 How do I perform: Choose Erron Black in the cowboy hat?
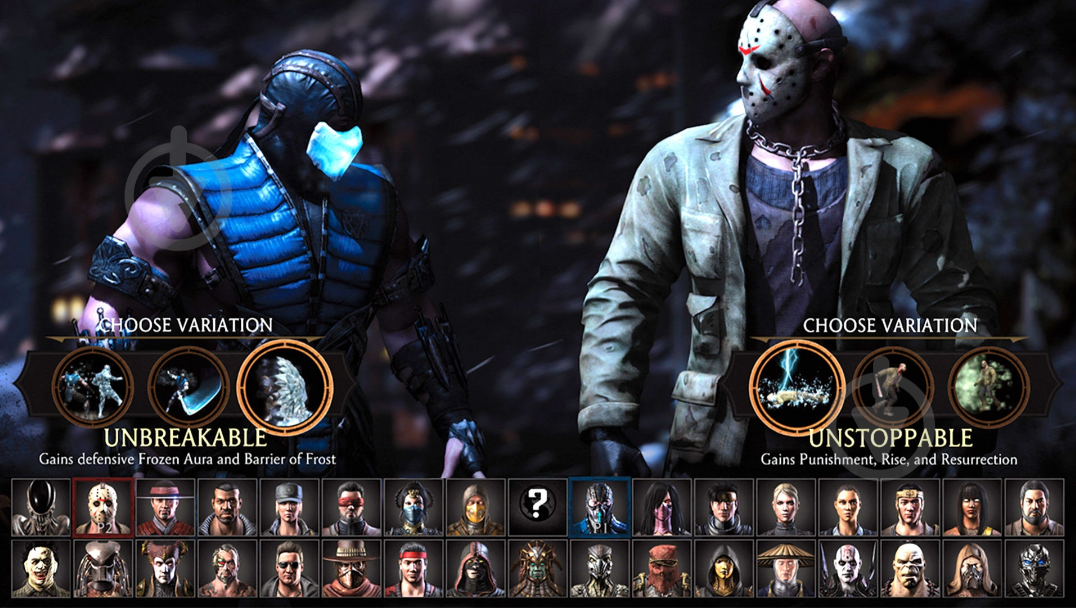pyautogui.click(x=351, y=568)
